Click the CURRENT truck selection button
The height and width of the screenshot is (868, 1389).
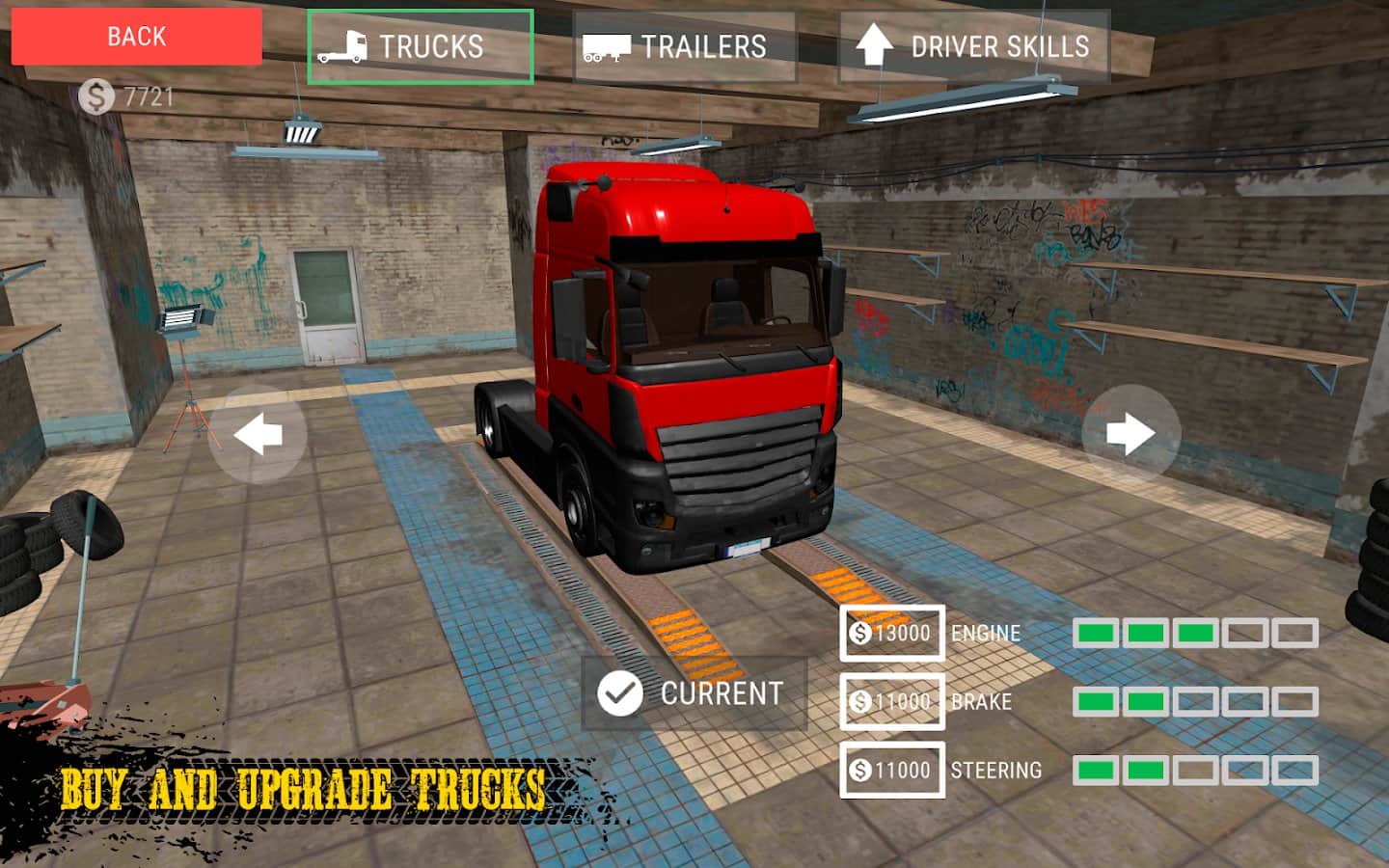694,693
